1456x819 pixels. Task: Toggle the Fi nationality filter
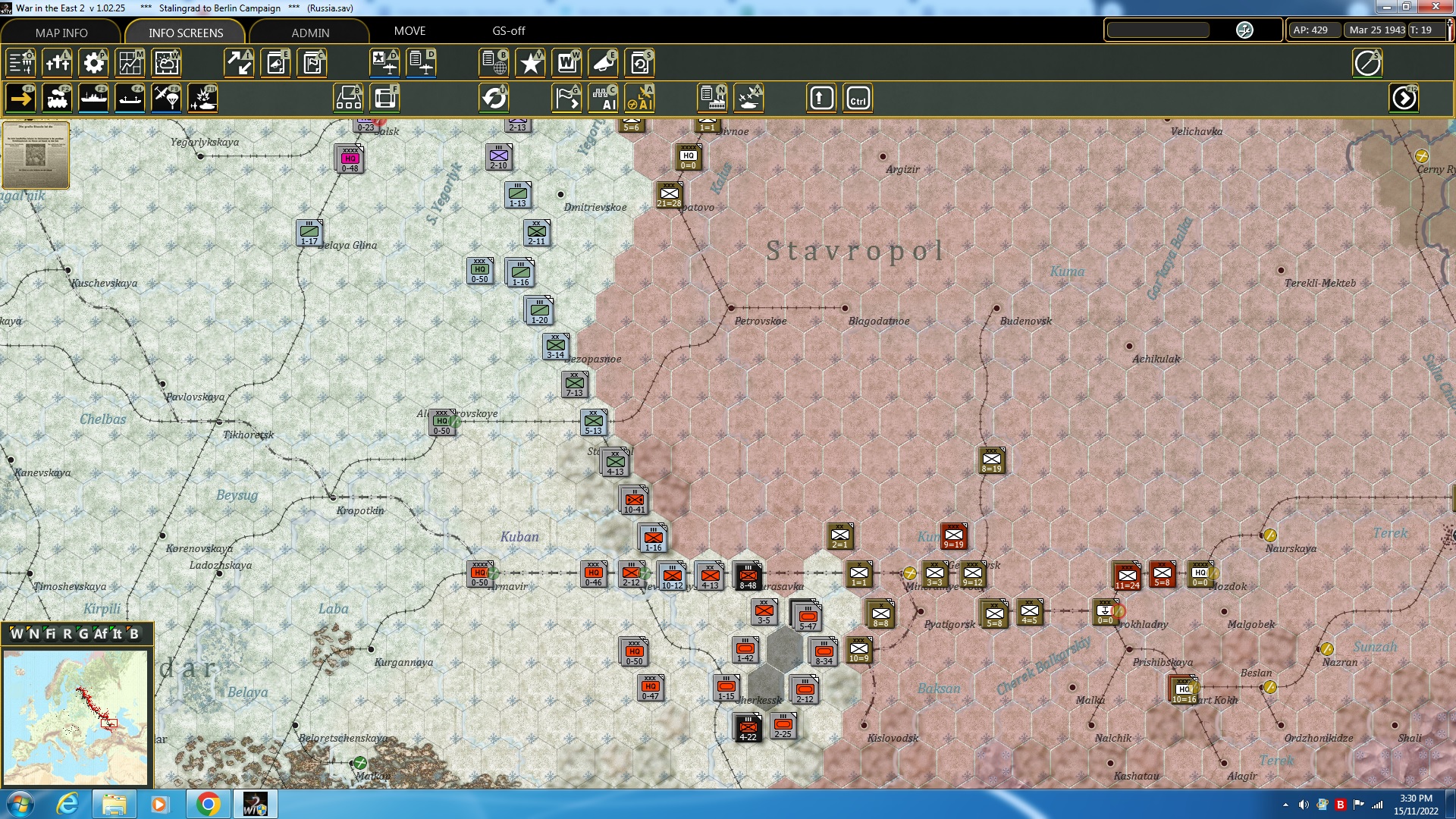tap(51, 634)
